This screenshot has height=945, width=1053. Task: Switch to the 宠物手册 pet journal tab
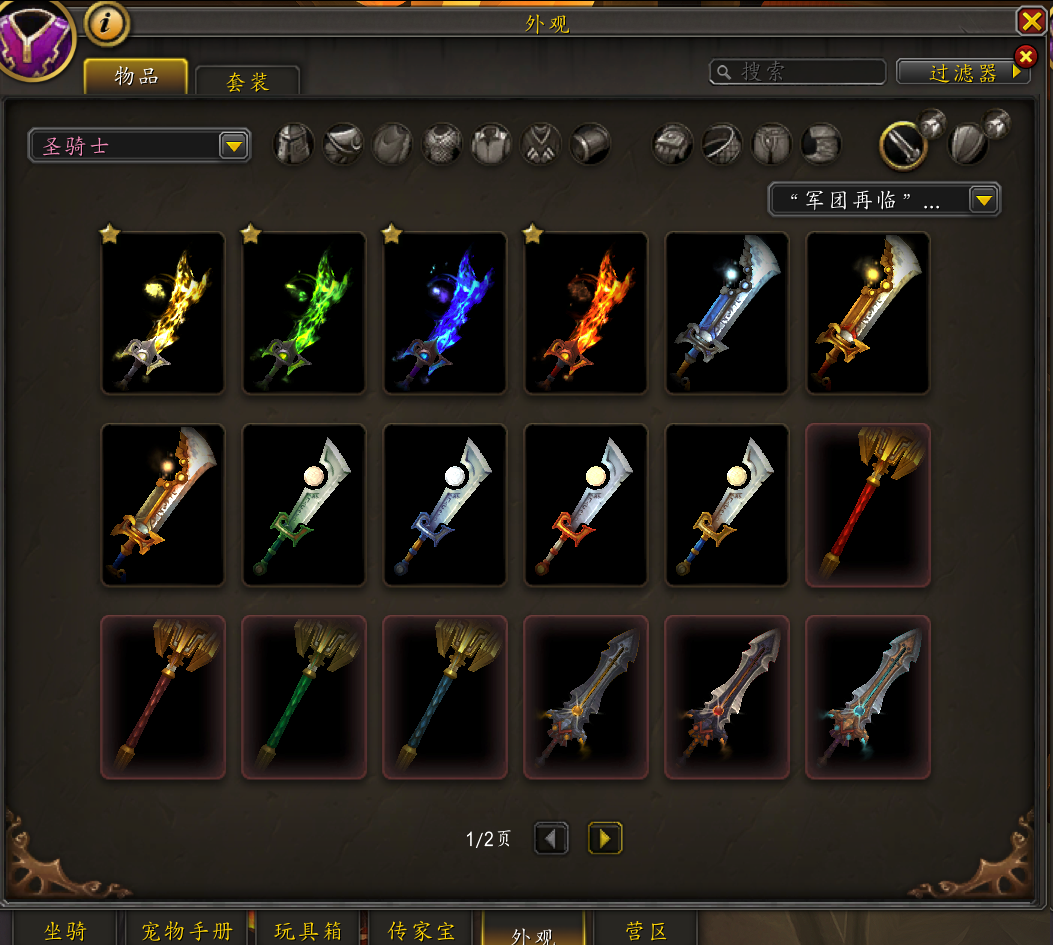click(187, 931)
